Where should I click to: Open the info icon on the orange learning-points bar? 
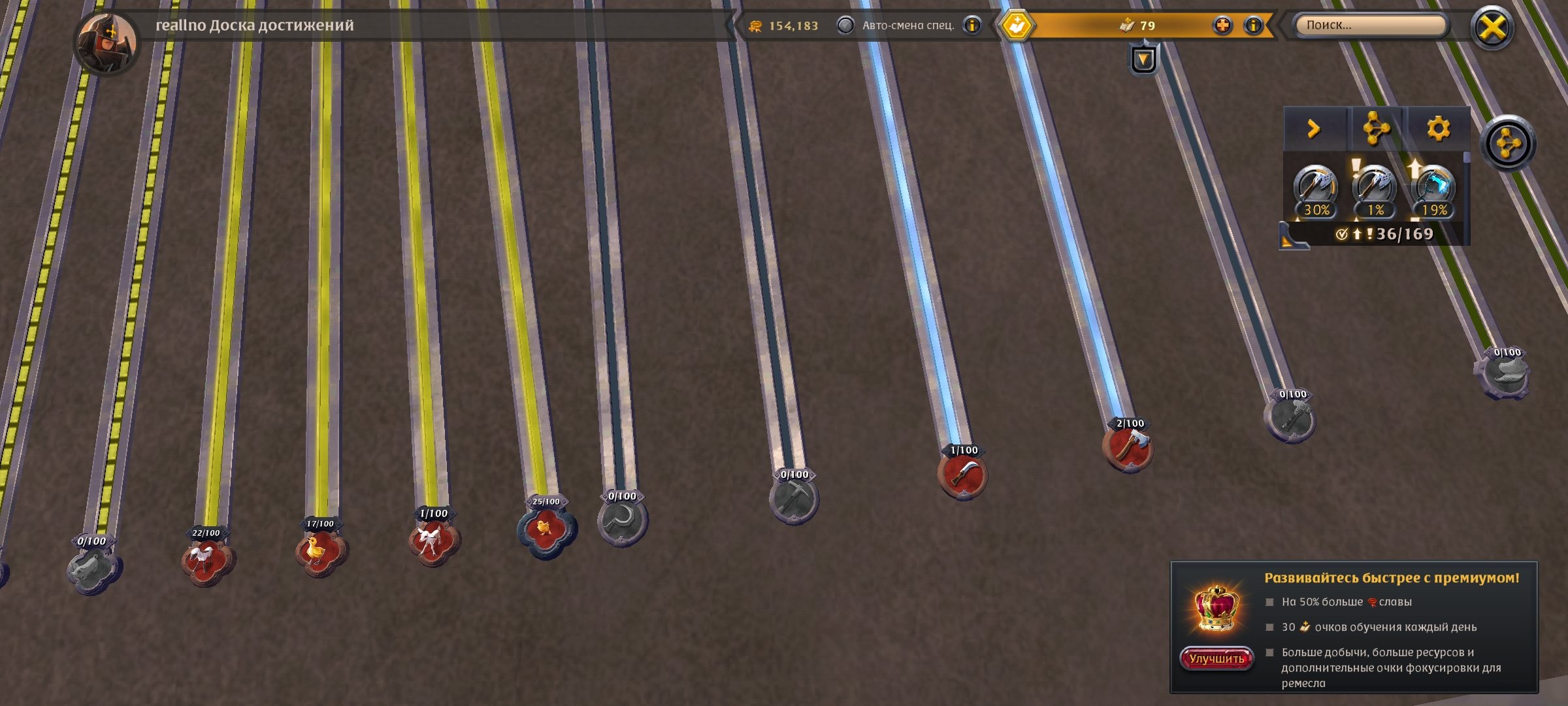point(1253,25)
